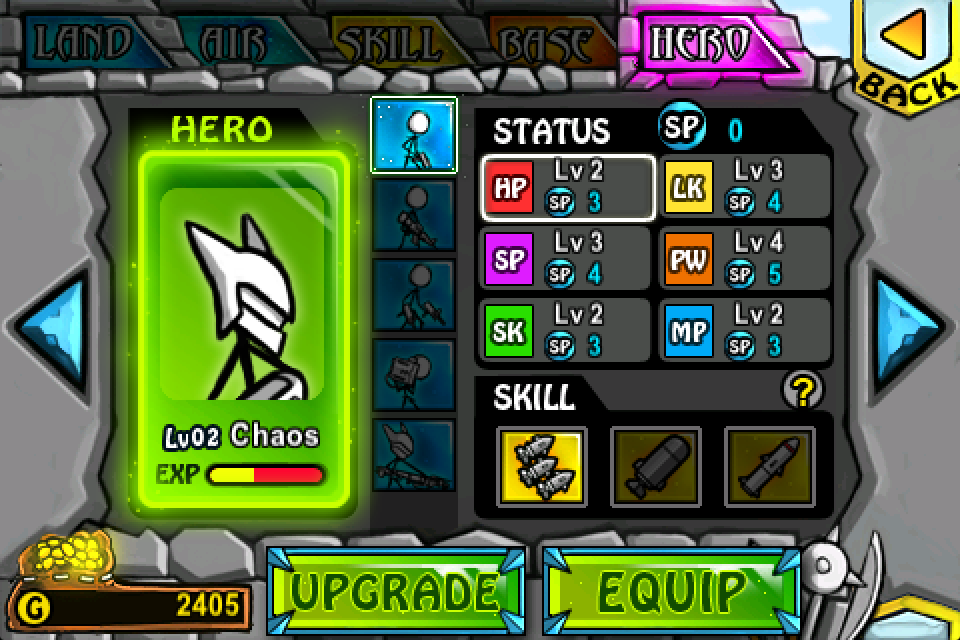Click the HERO tab
The height and width of the screenshot is (640, 960).
700,43
